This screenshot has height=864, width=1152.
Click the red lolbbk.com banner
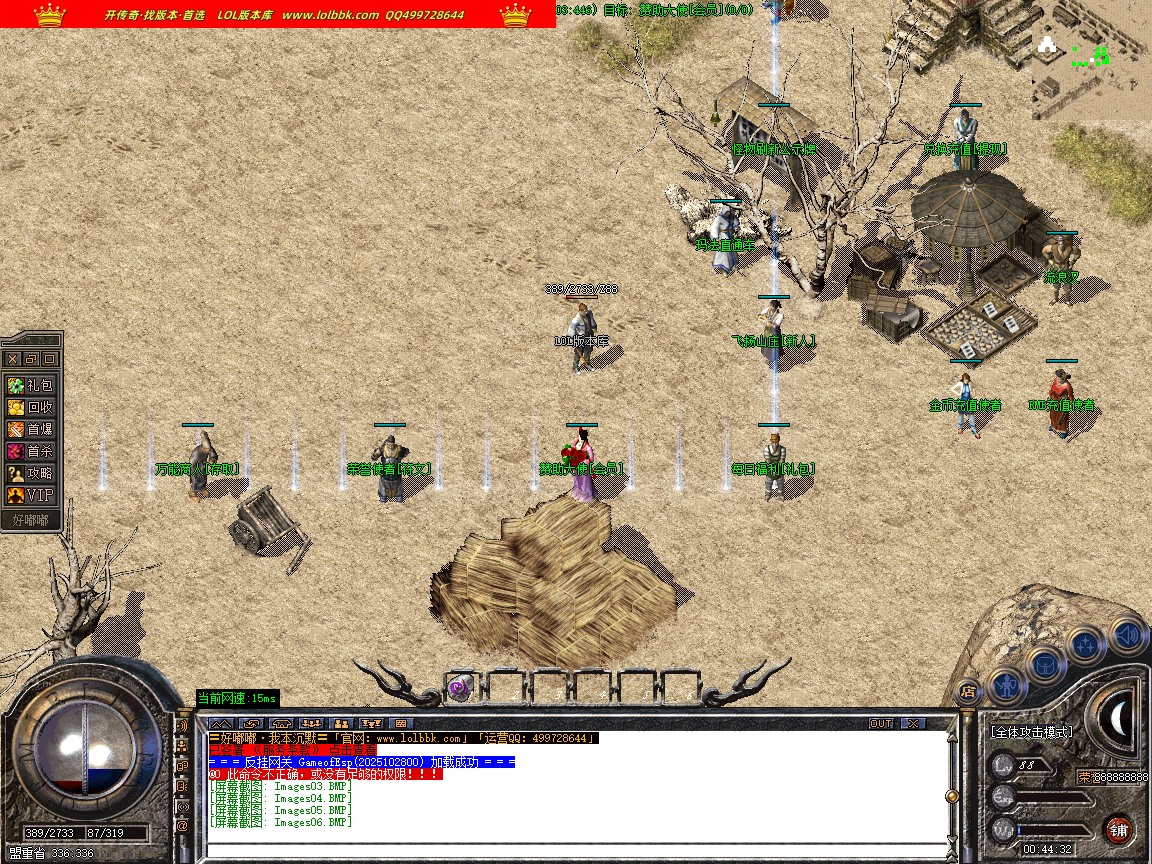click(x=278, y=14)
